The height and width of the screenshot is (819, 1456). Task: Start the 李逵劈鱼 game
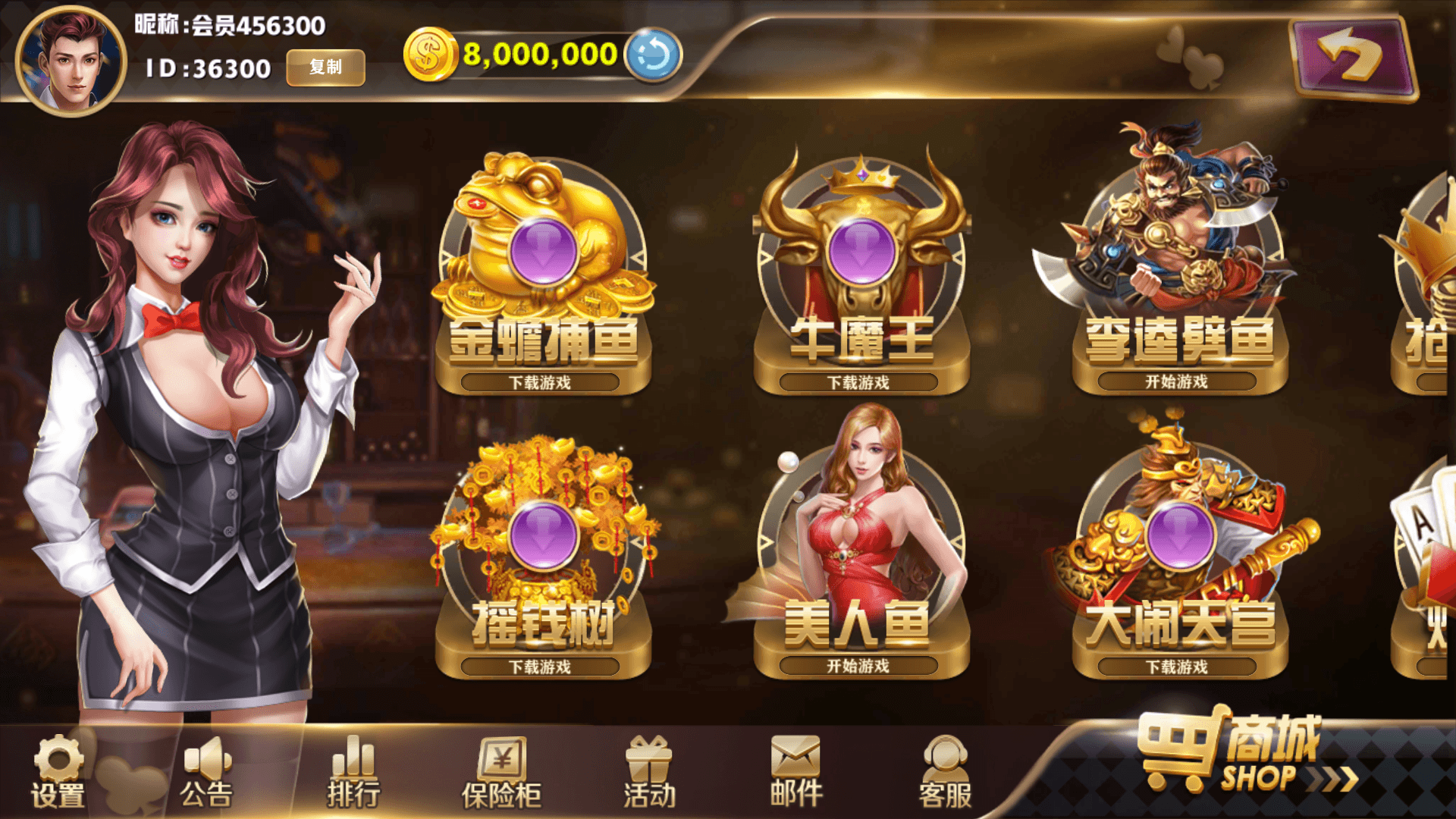coord(1176,381)
